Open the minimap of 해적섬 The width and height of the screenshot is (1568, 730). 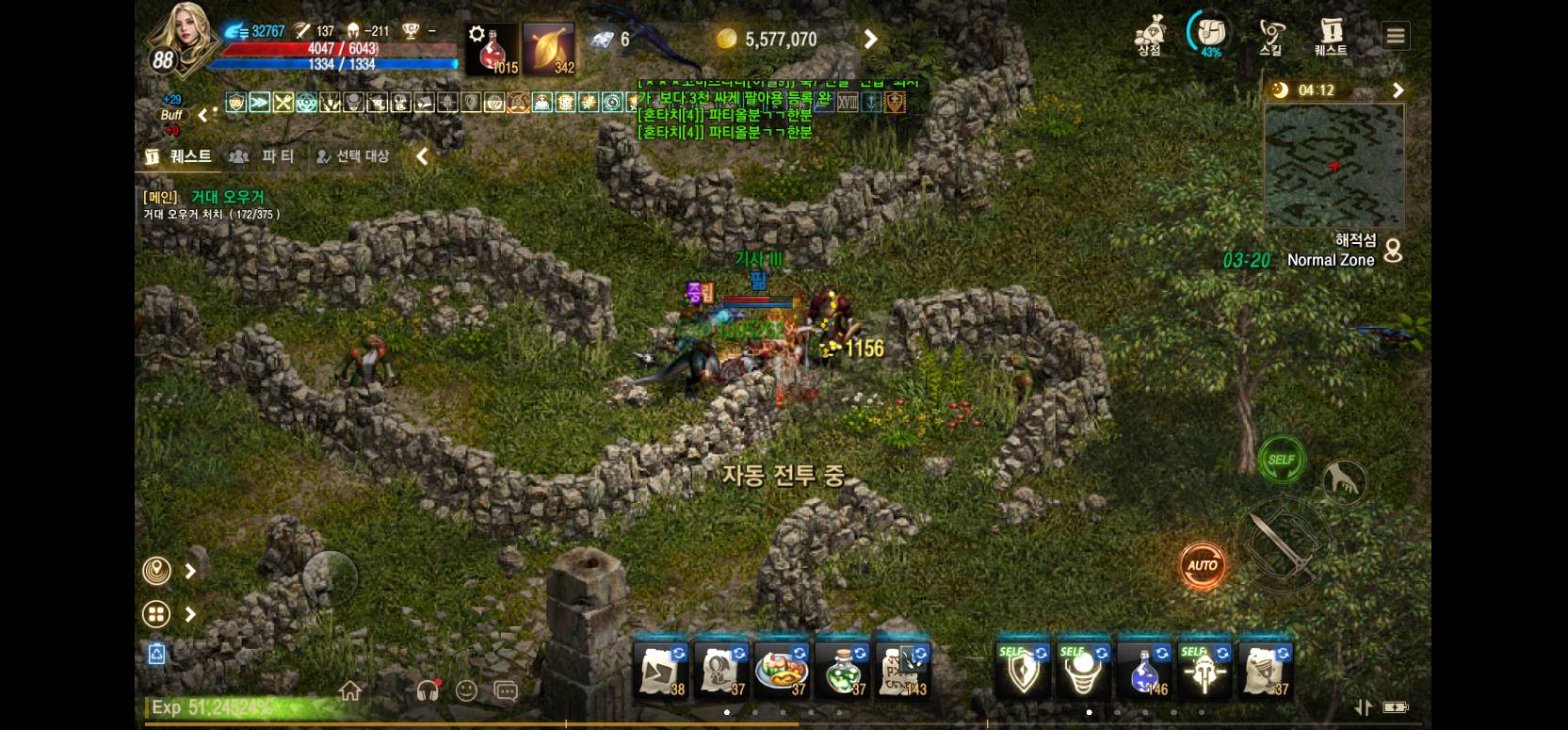[x=1334, y=166]
